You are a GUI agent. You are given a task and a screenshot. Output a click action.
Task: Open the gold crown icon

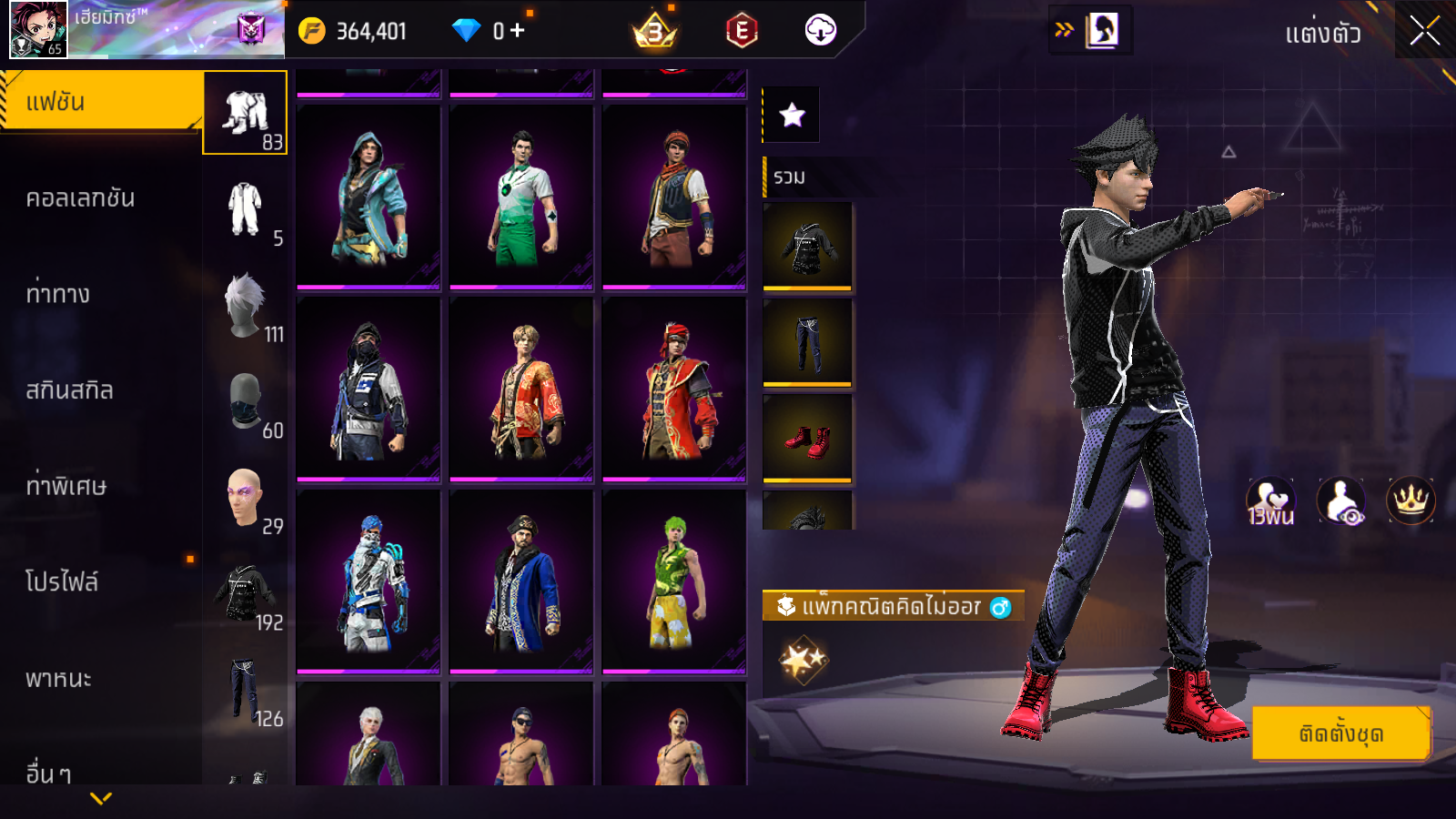1410,500
